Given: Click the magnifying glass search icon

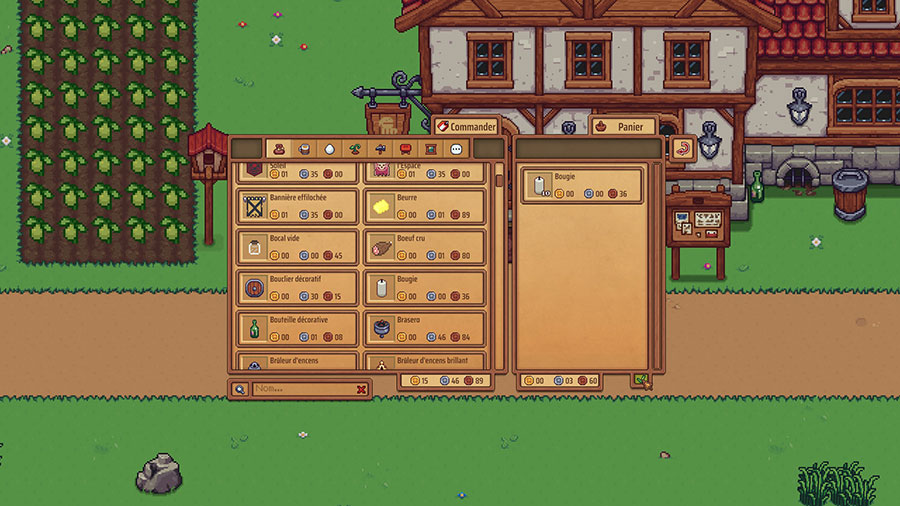Looking at the screenshot, I should (x=240, y=389).
